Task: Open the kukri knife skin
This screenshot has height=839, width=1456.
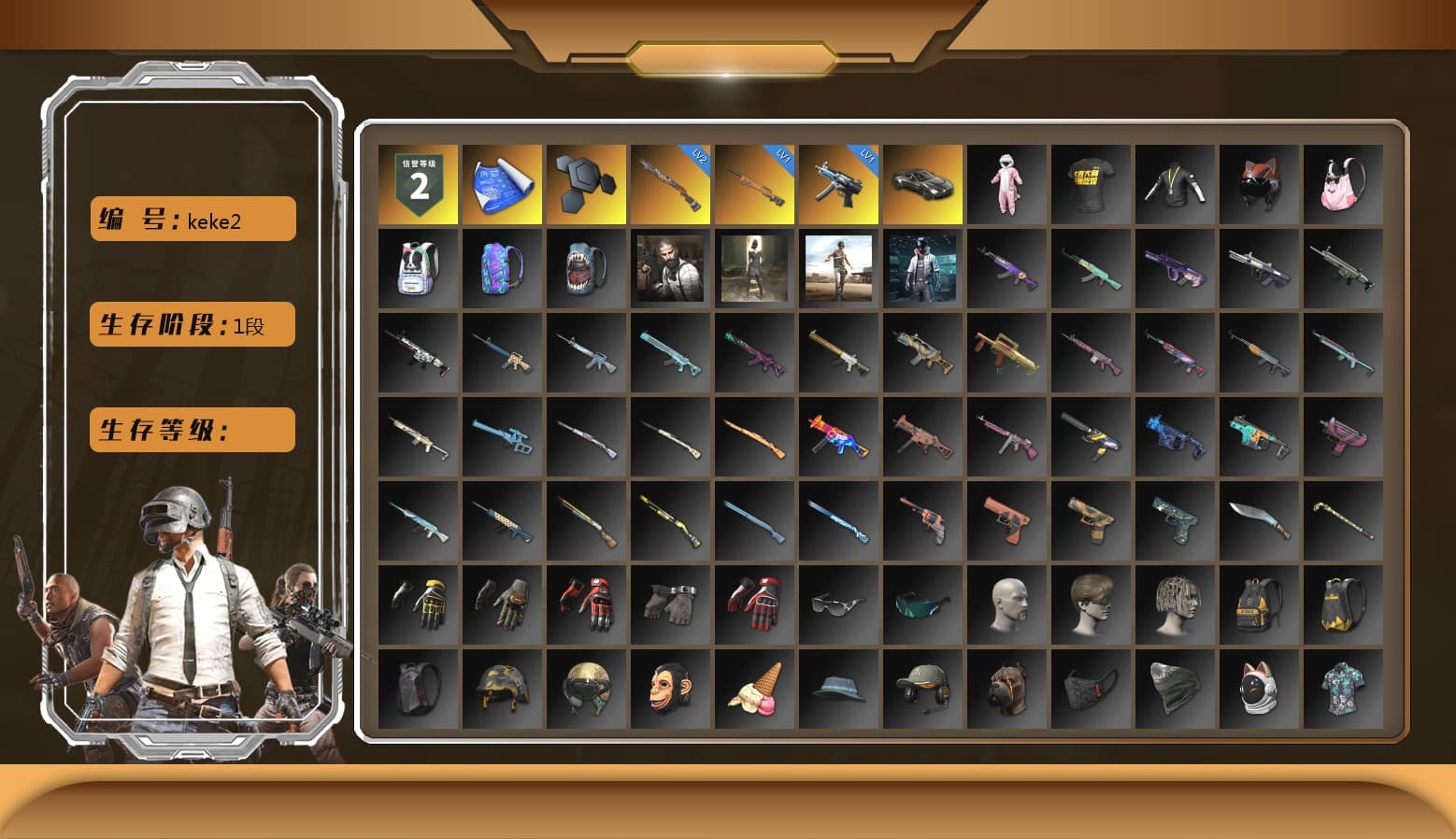Action: [x=1259, y=520]
